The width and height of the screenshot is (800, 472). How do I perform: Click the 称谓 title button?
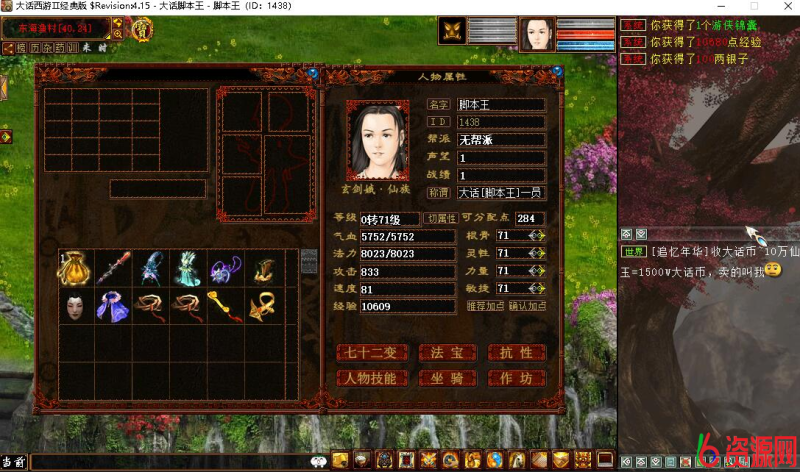(439, 193)
